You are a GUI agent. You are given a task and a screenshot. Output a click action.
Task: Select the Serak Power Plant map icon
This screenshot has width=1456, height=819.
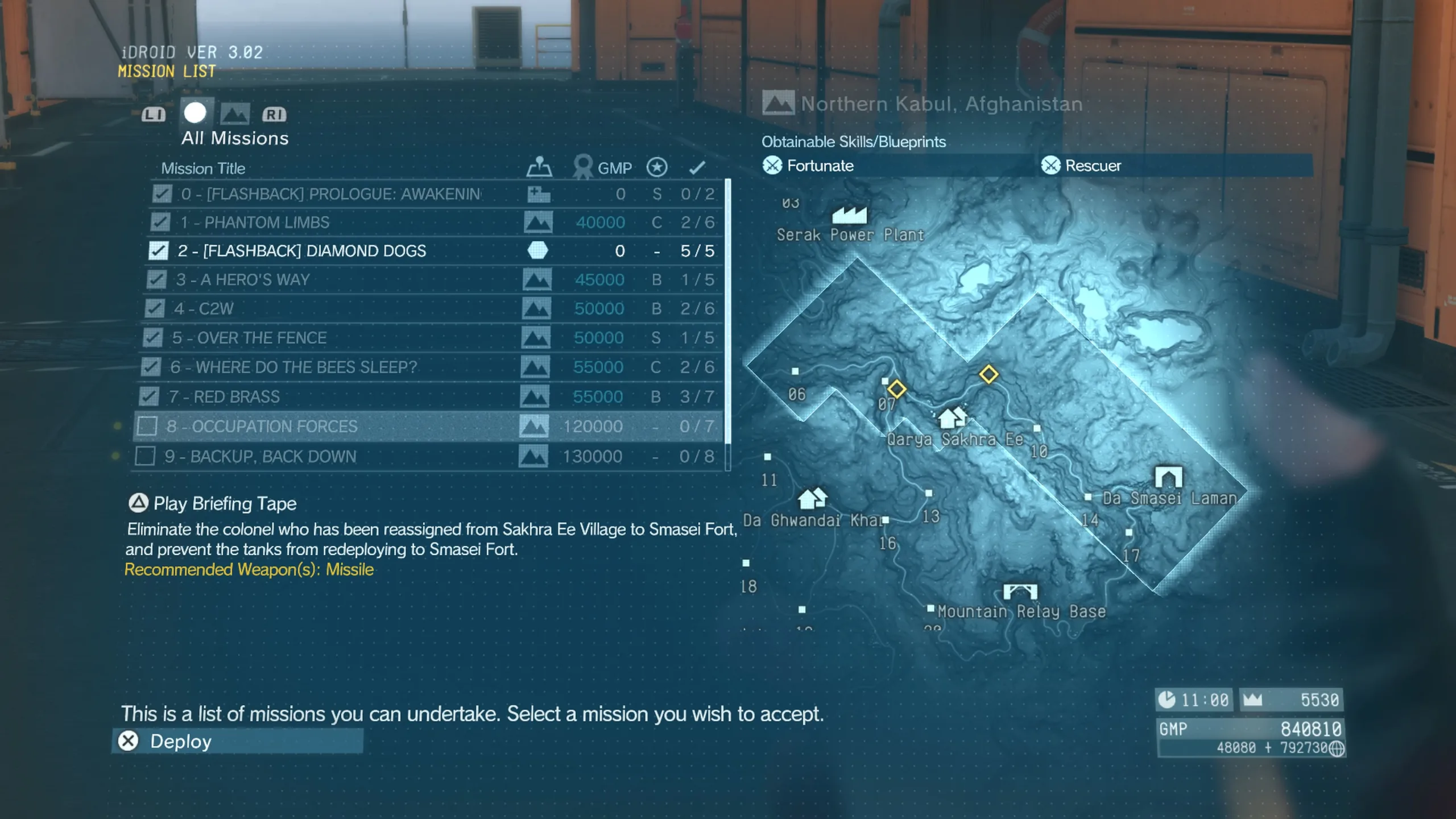(849, 215)
